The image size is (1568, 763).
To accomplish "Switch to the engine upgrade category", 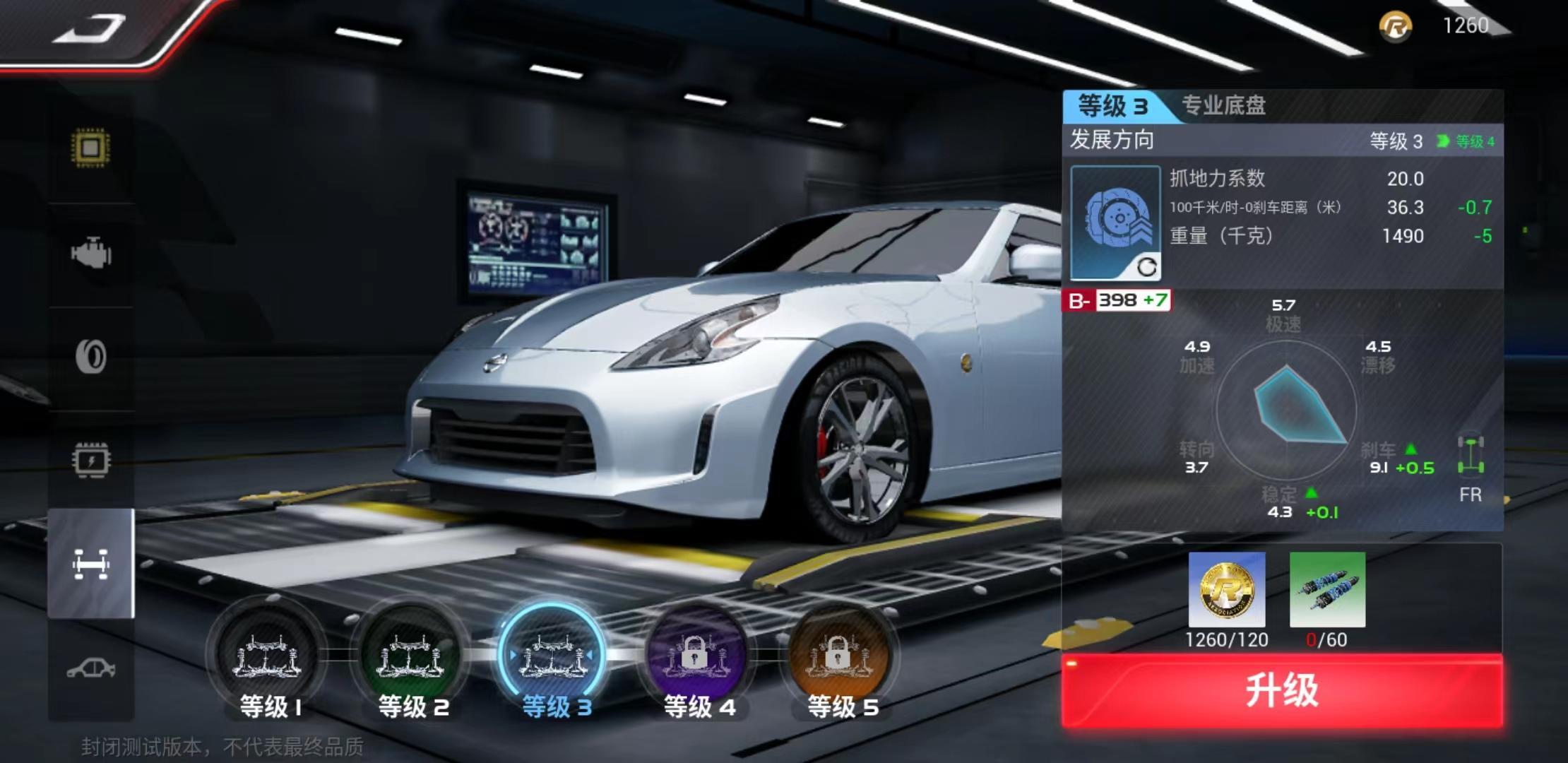I will [x=91, y=253].
